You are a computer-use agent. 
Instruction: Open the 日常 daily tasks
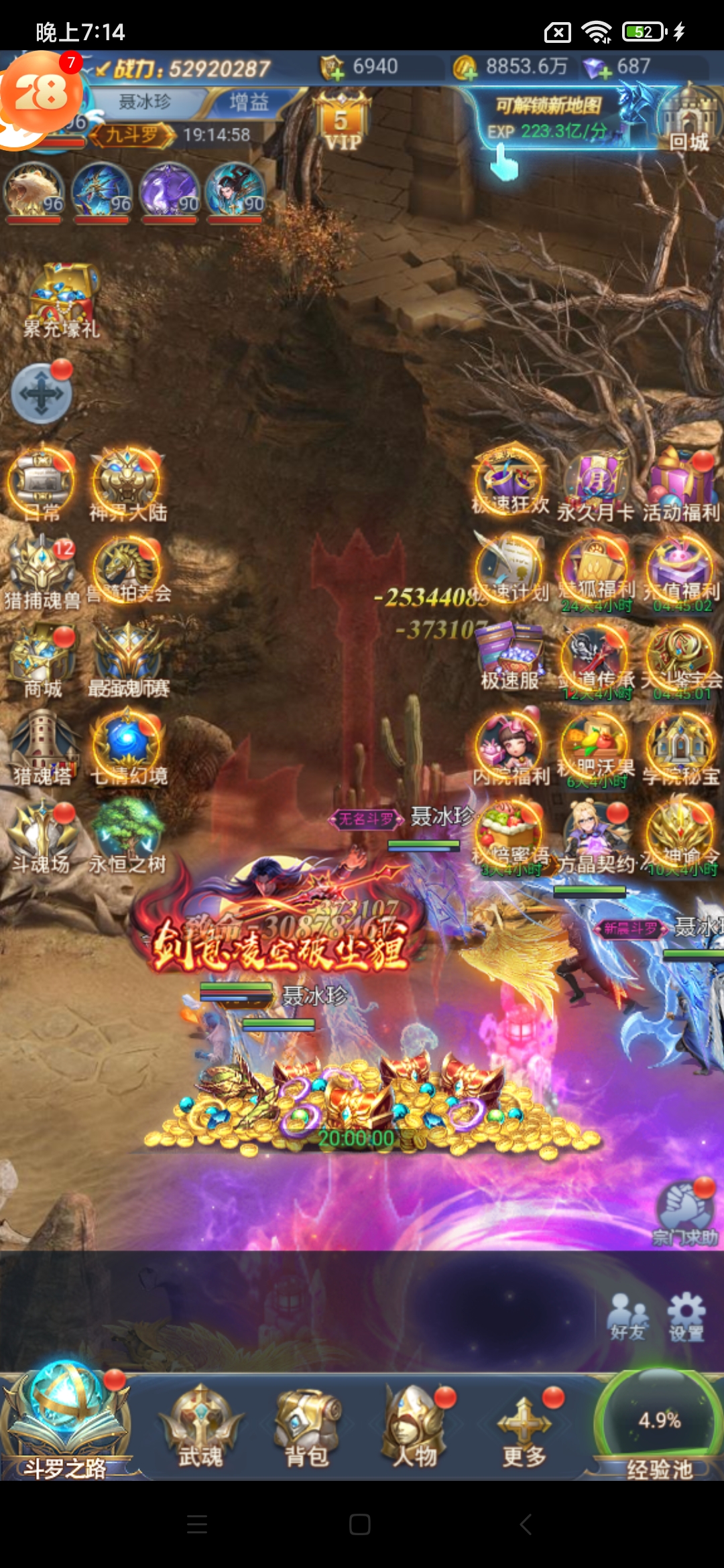(42, 484)
